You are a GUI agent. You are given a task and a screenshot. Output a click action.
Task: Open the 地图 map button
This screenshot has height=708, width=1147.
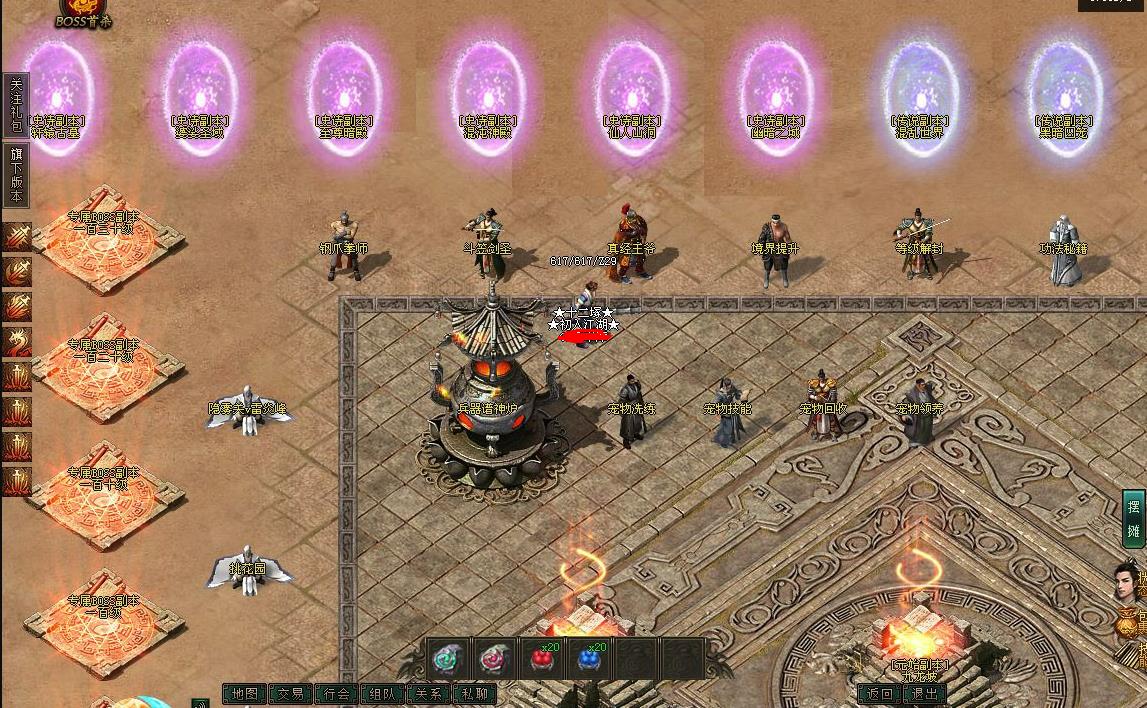244,694
